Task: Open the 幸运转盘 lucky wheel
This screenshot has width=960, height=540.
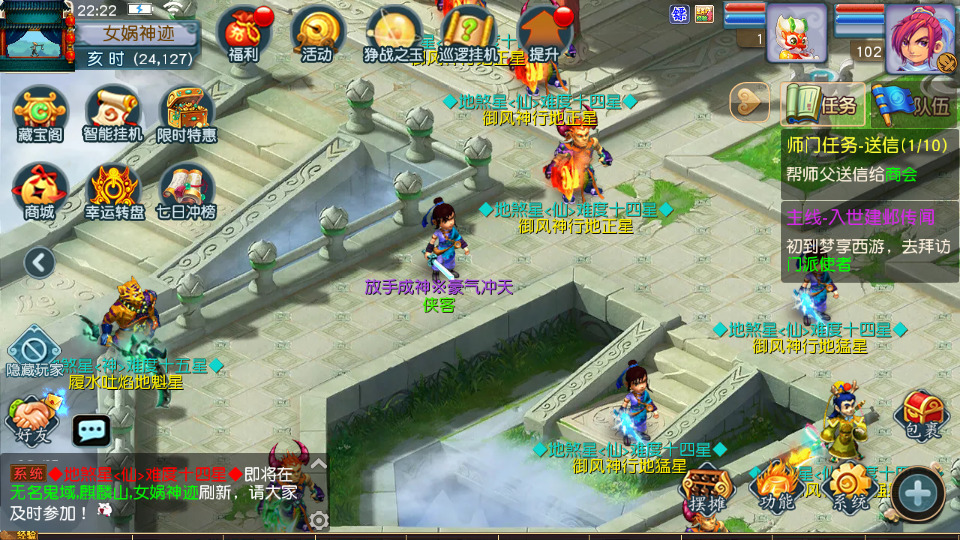Action: [x=115, y=190]
